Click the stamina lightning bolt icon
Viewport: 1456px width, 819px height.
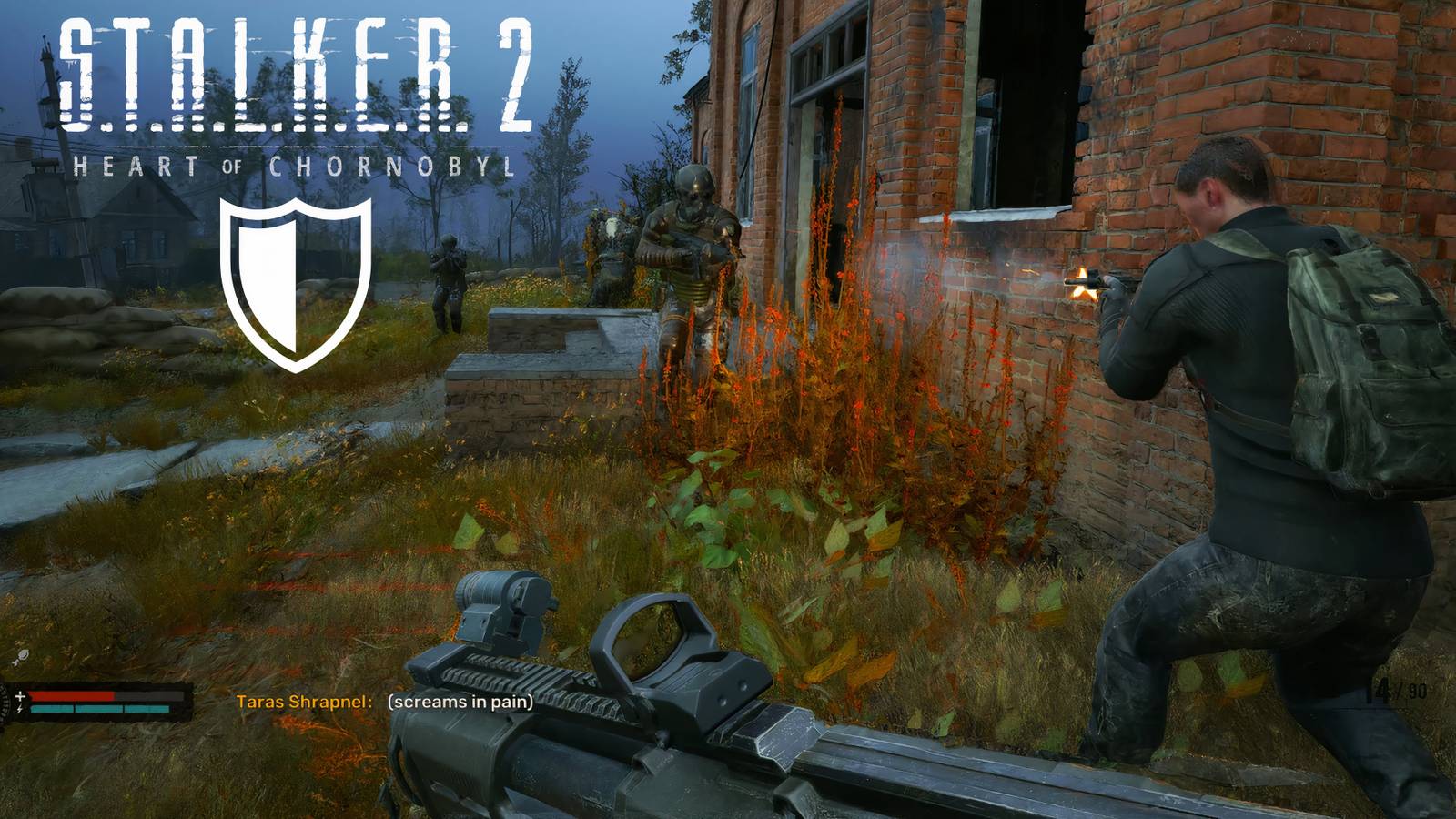point(19,709)
